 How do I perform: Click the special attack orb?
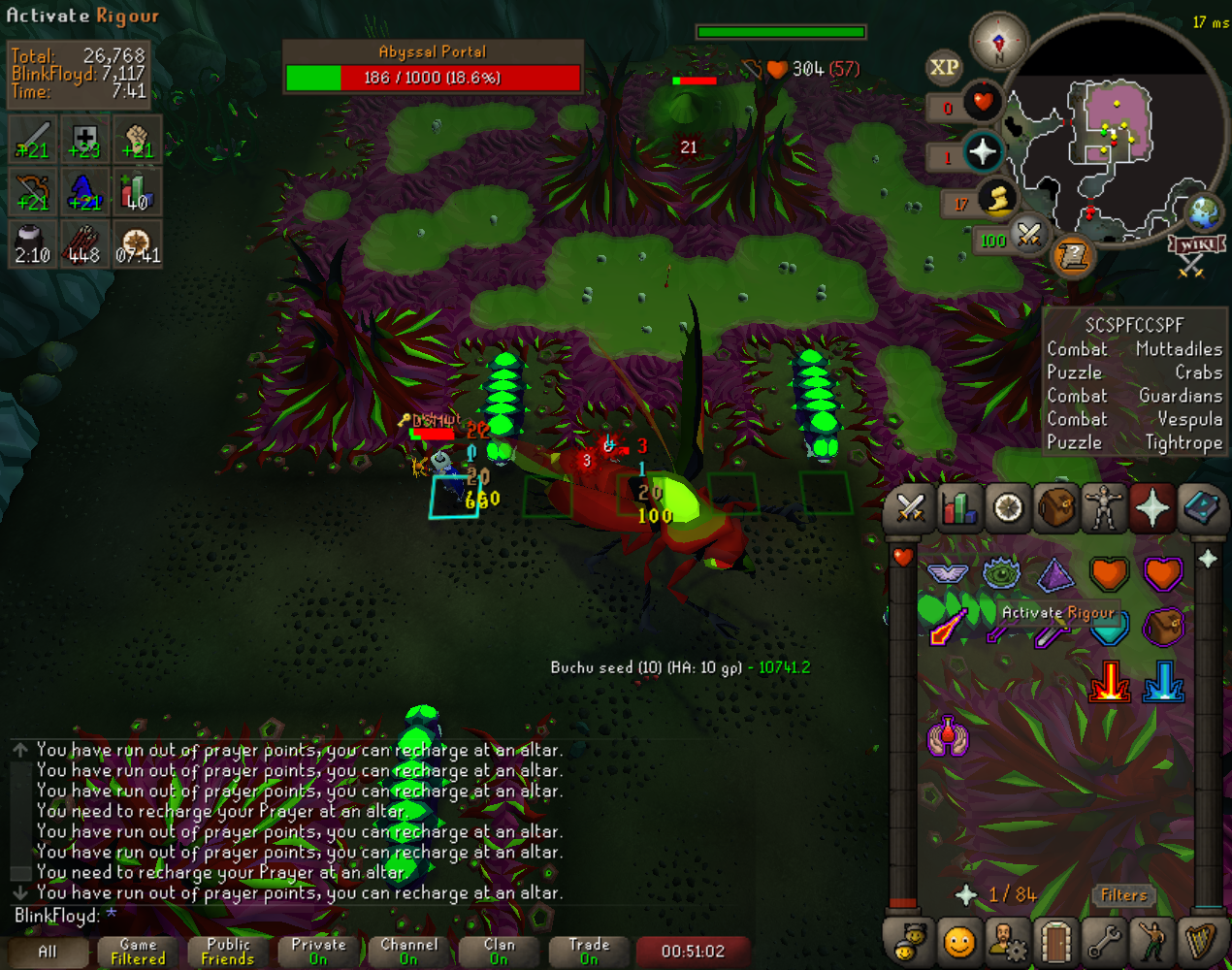(x=1027, y=234)
